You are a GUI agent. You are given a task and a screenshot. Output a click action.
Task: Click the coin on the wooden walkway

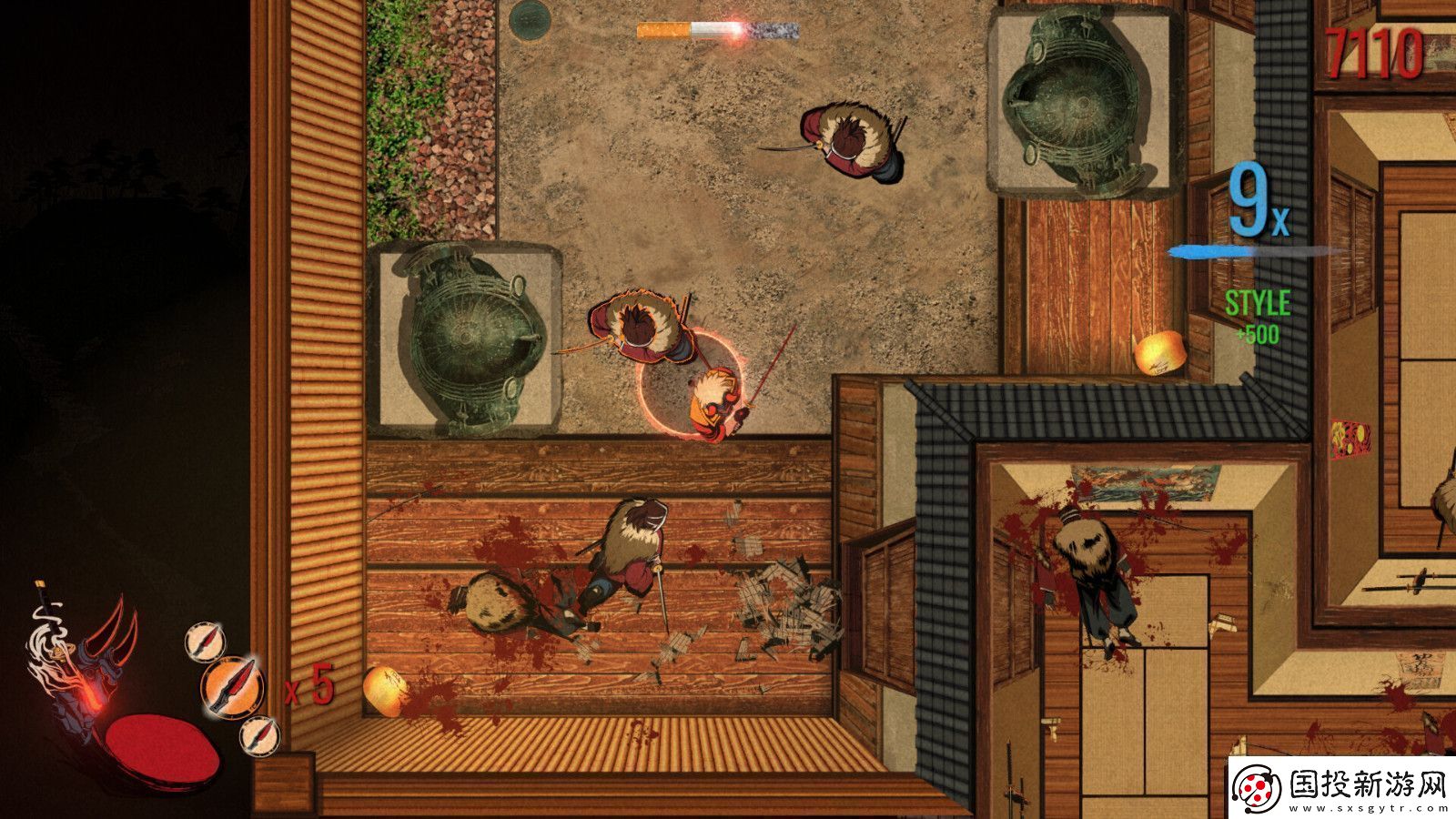pyautogui.click(x=384, y=692)
